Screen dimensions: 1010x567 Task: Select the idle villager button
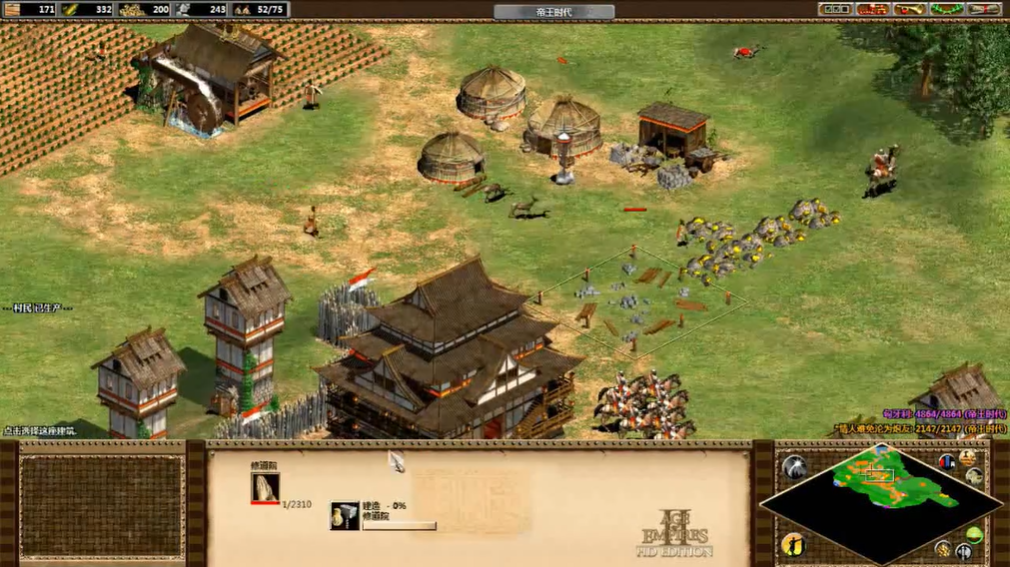(x=795, y=544)
